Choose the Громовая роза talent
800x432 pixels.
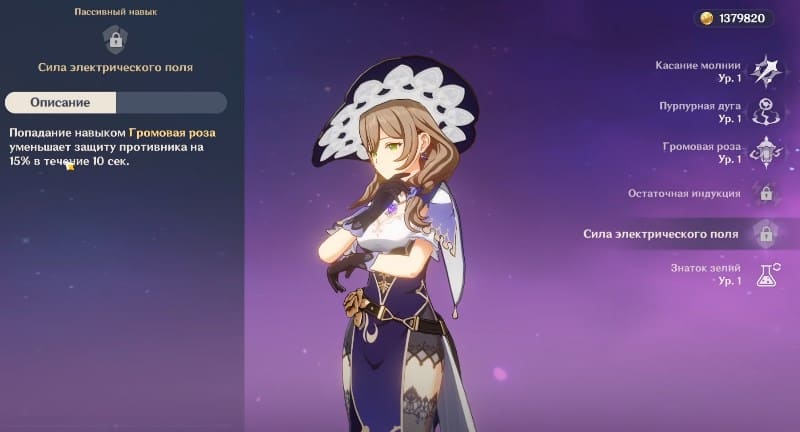766,153
